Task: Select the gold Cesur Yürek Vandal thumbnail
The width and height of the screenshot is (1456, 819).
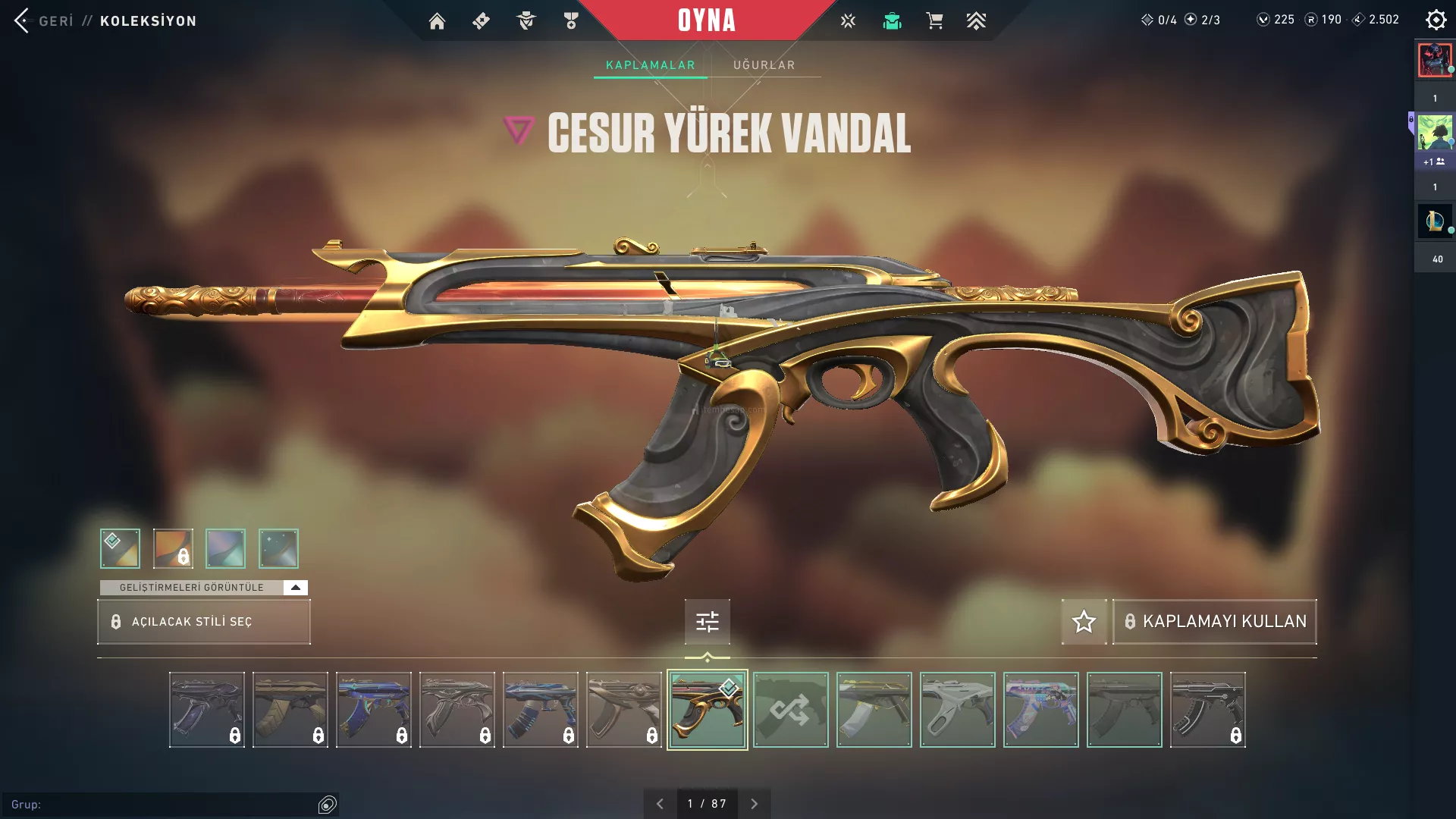Action: pos(707,710)
